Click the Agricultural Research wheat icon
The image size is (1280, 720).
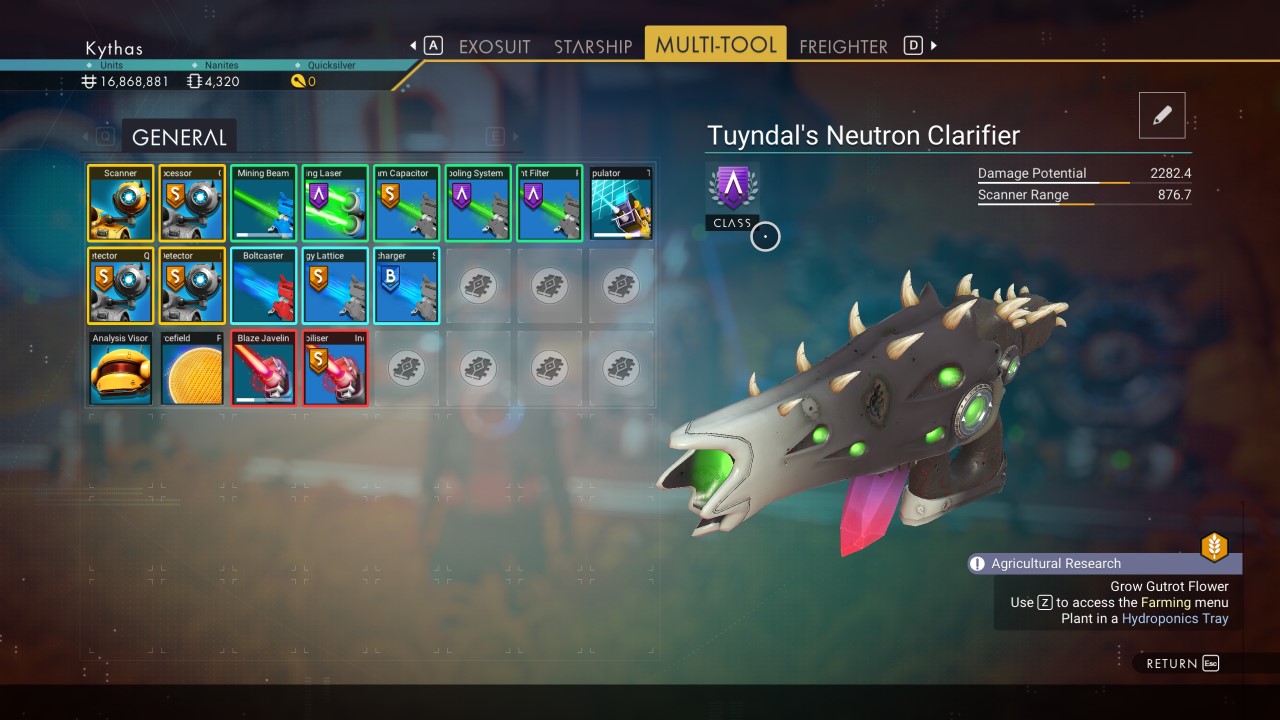[x=1215, y=547]
